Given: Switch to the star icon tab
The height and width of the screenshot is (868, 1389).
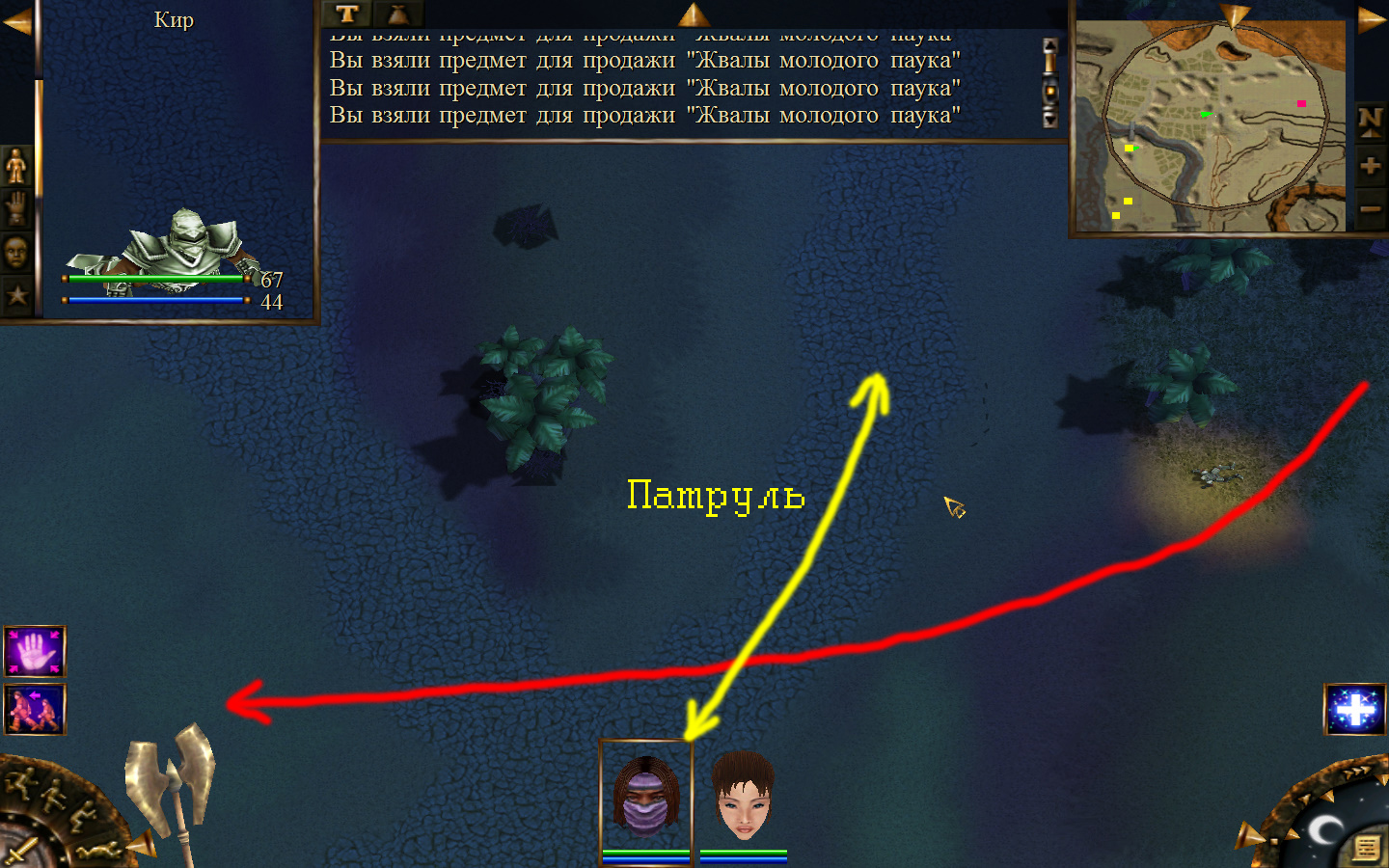Looking at the screenshot, I should [x=16, y=295].
